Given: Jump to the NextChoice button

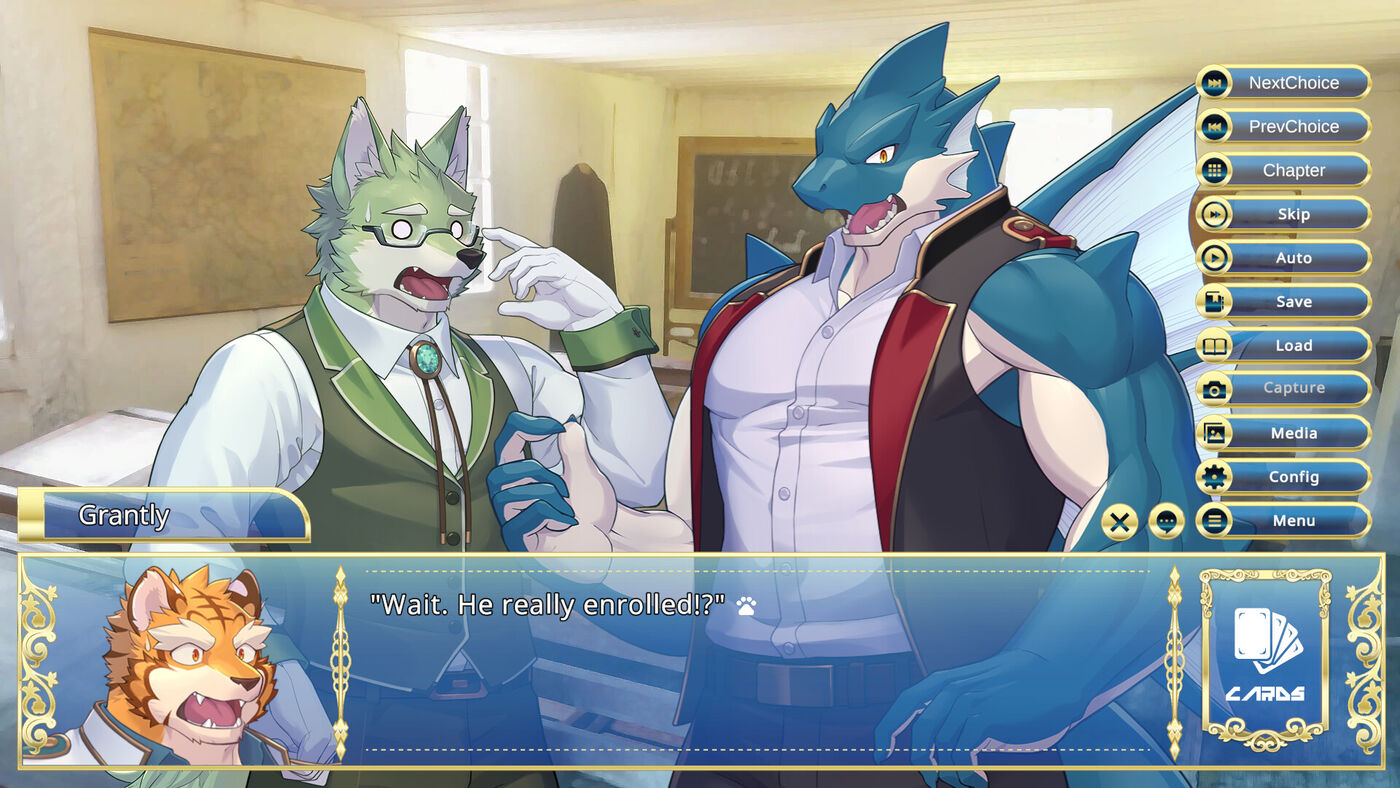Looking at the screenshot, I should pos(1284,83).
